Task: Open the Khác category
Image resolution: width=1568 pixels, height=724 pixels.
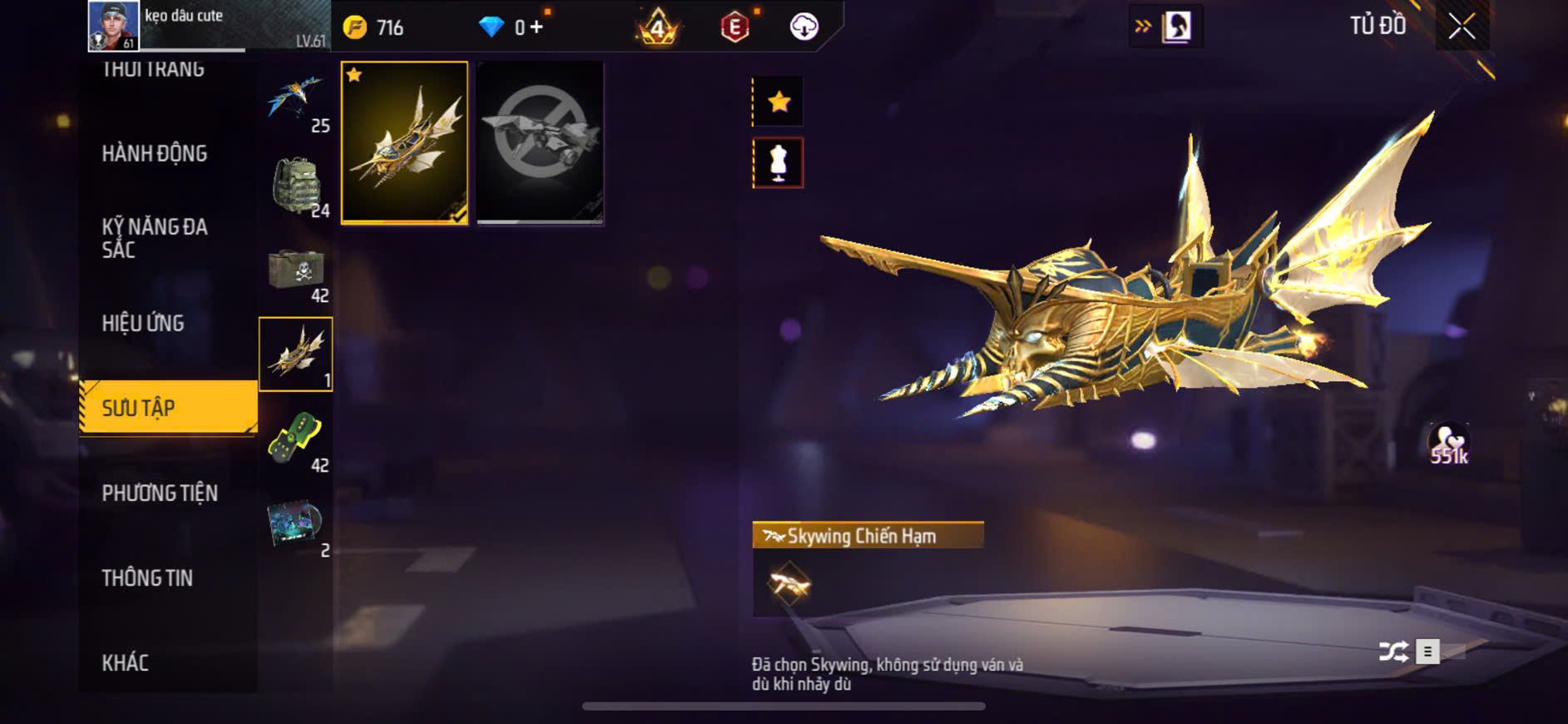Action: pyautogui.click(x=126, y=662)
